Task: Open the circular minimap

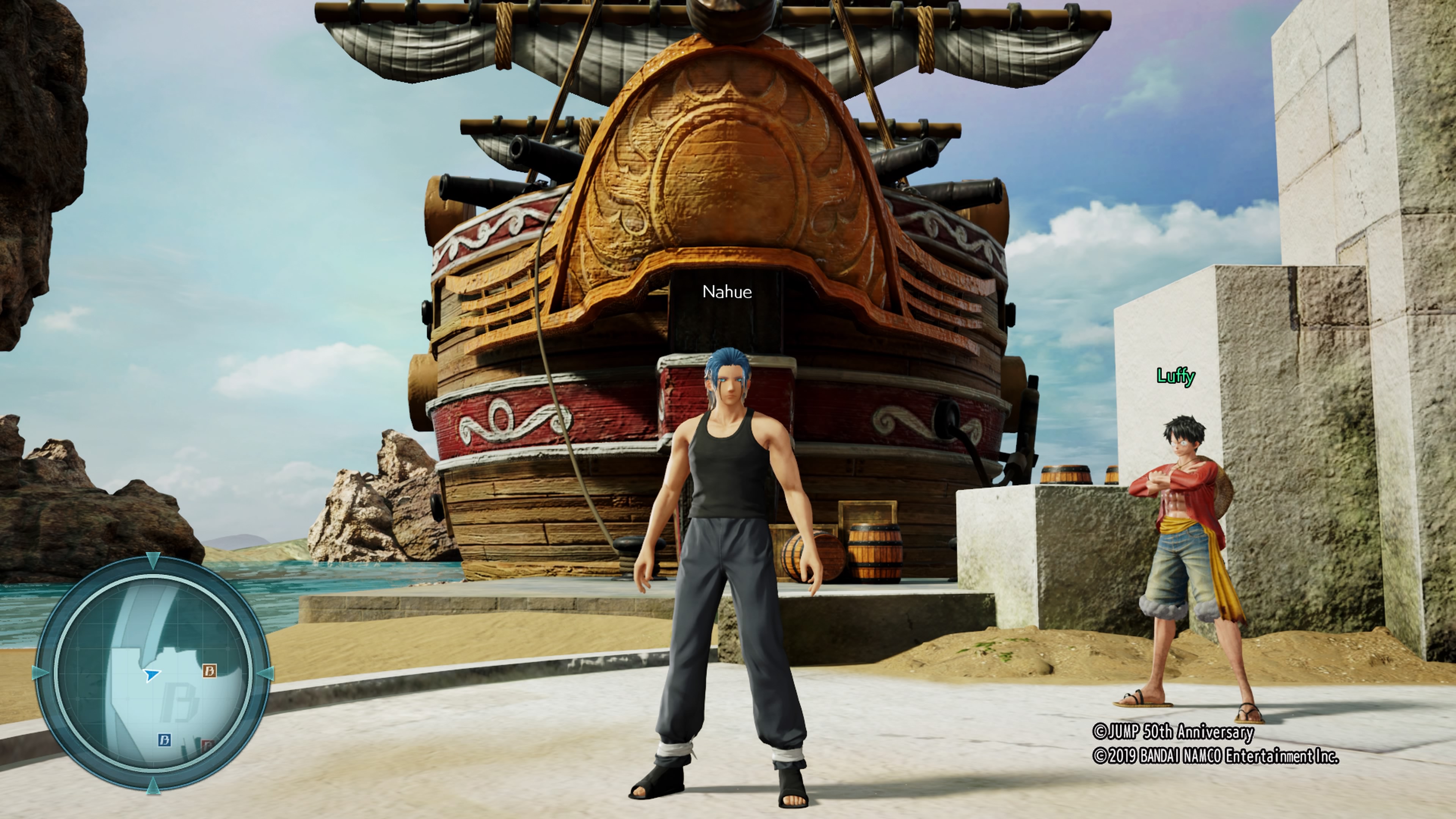Action: (x=152, y=674)
